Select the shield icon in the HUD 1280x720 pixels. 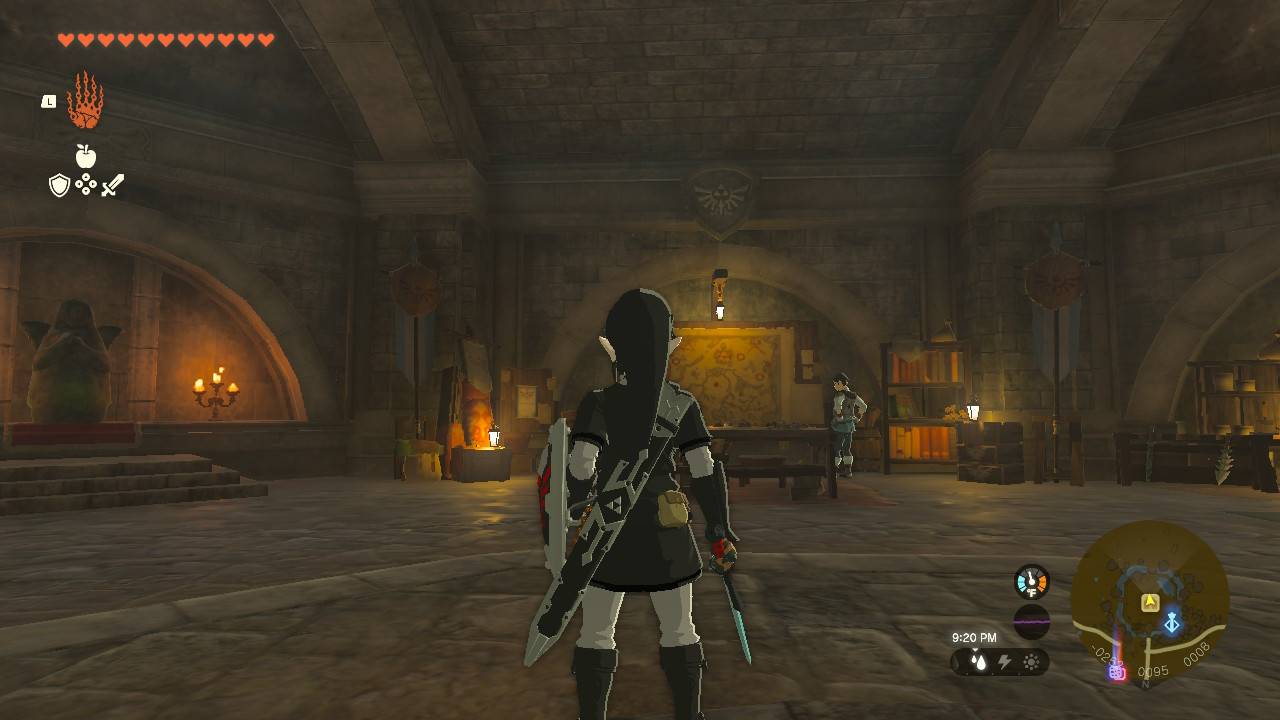(x=58, y=185)
